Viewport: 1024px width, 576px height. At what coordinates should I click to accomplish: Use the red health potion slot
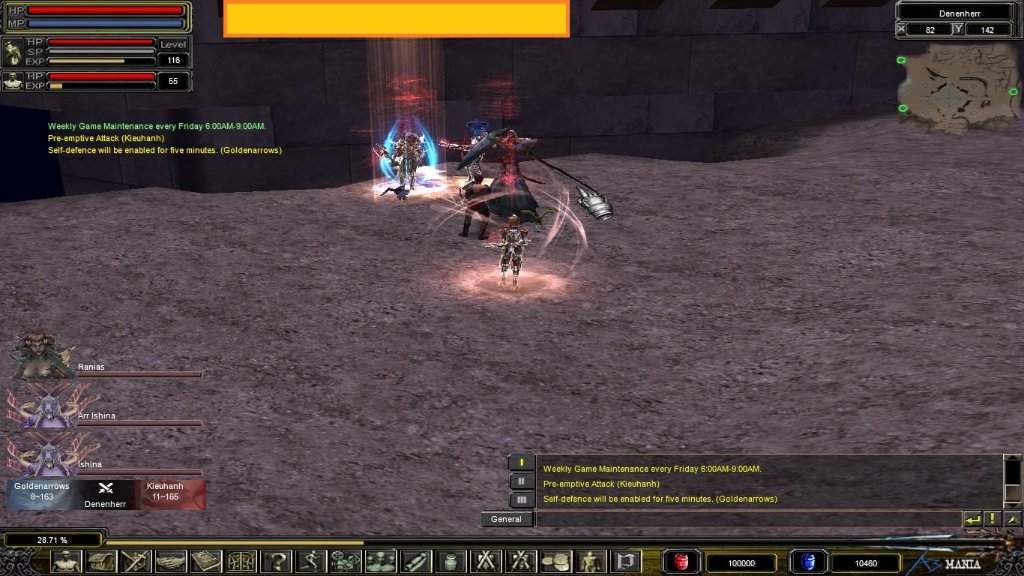point(683,562)
